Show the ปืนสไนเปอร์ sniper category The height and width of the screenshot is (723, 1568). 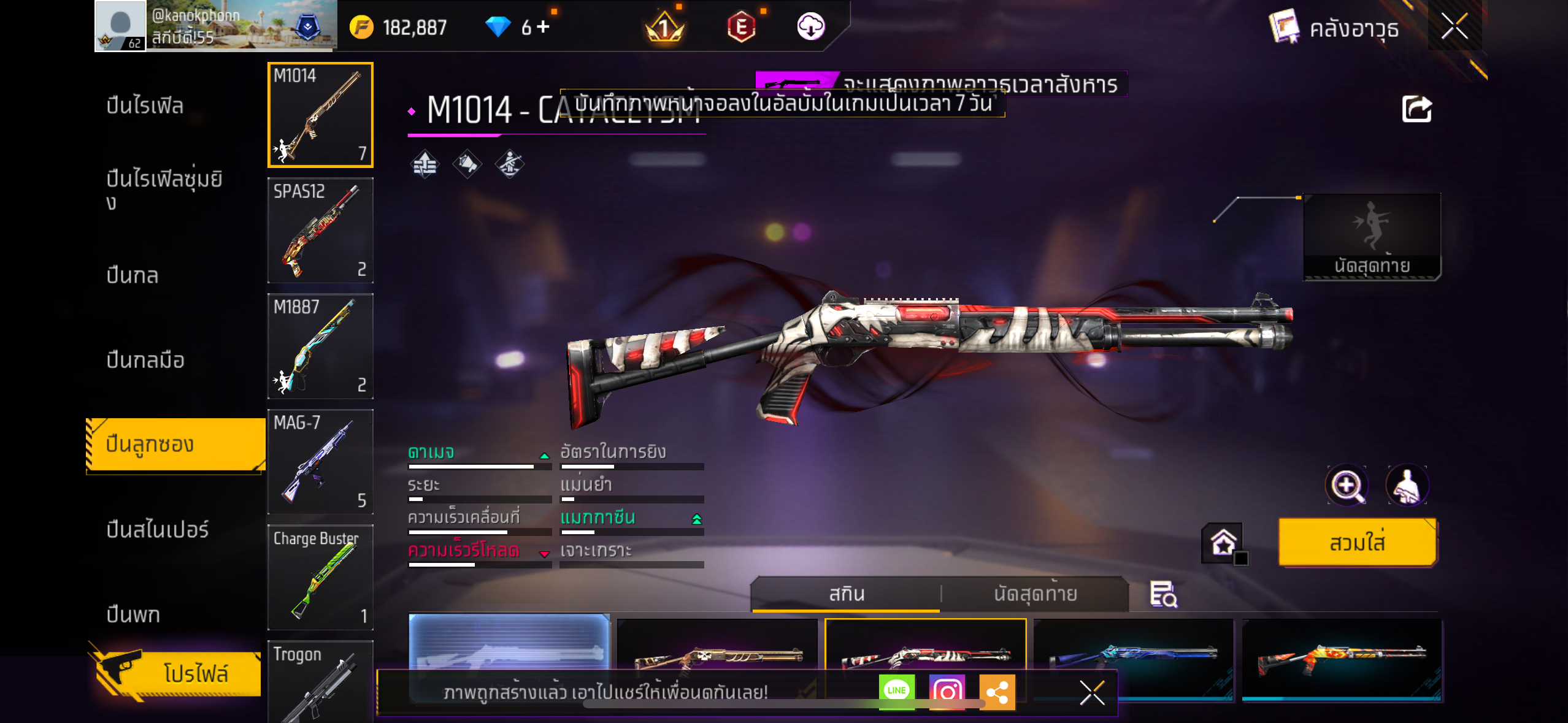coord(157,529)
